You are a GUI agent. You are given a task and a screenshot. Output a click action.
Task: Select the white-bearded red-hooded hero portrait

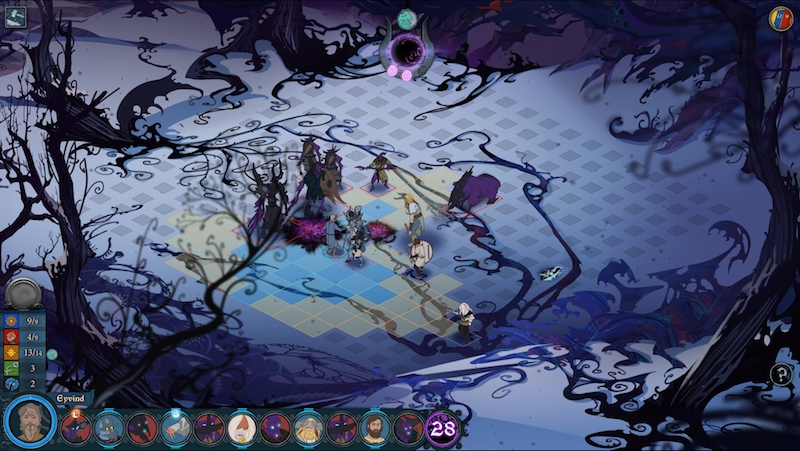[x=241, y=429]
